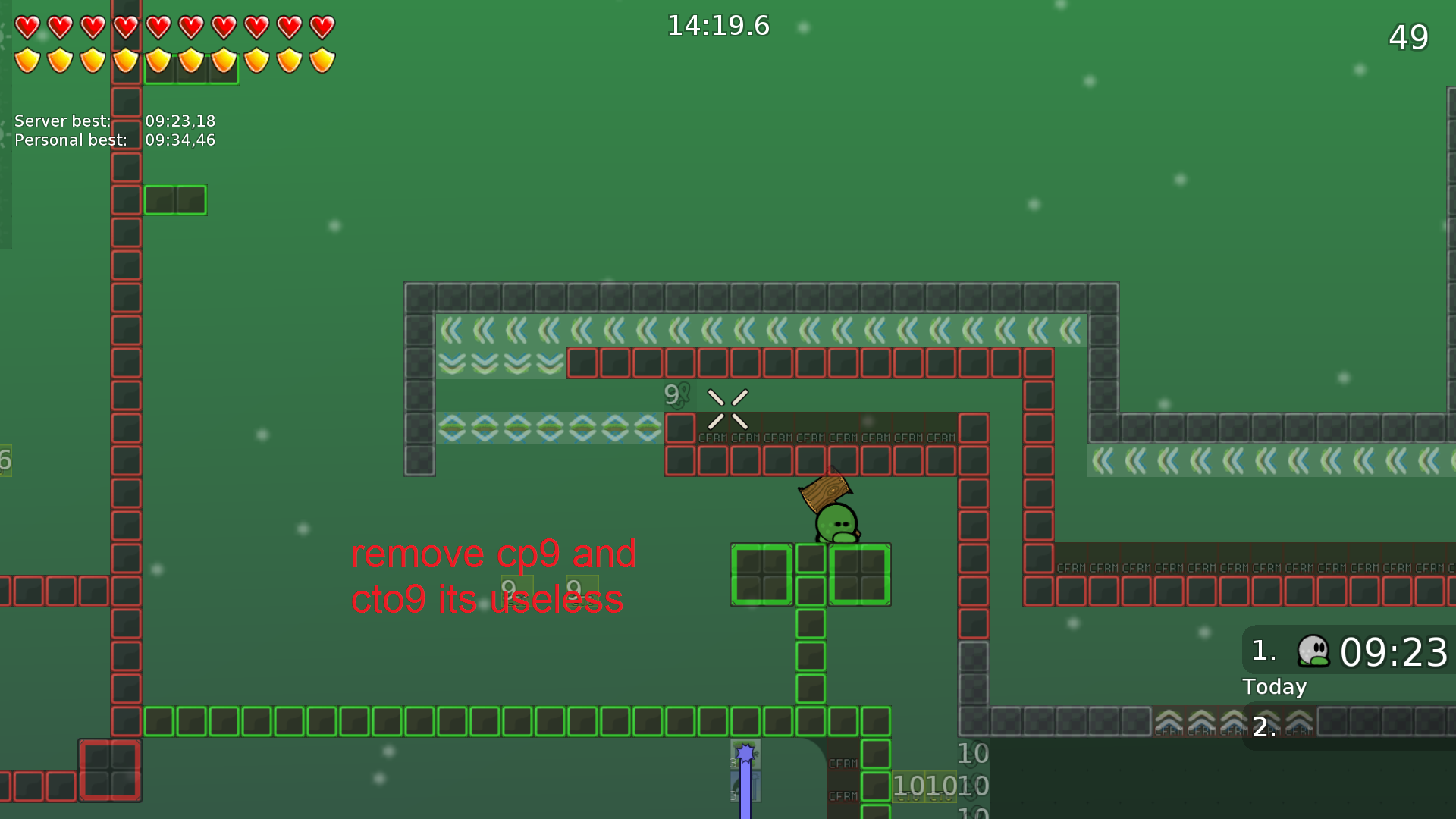Click the Personal best time entry

(x=114, y=140)
